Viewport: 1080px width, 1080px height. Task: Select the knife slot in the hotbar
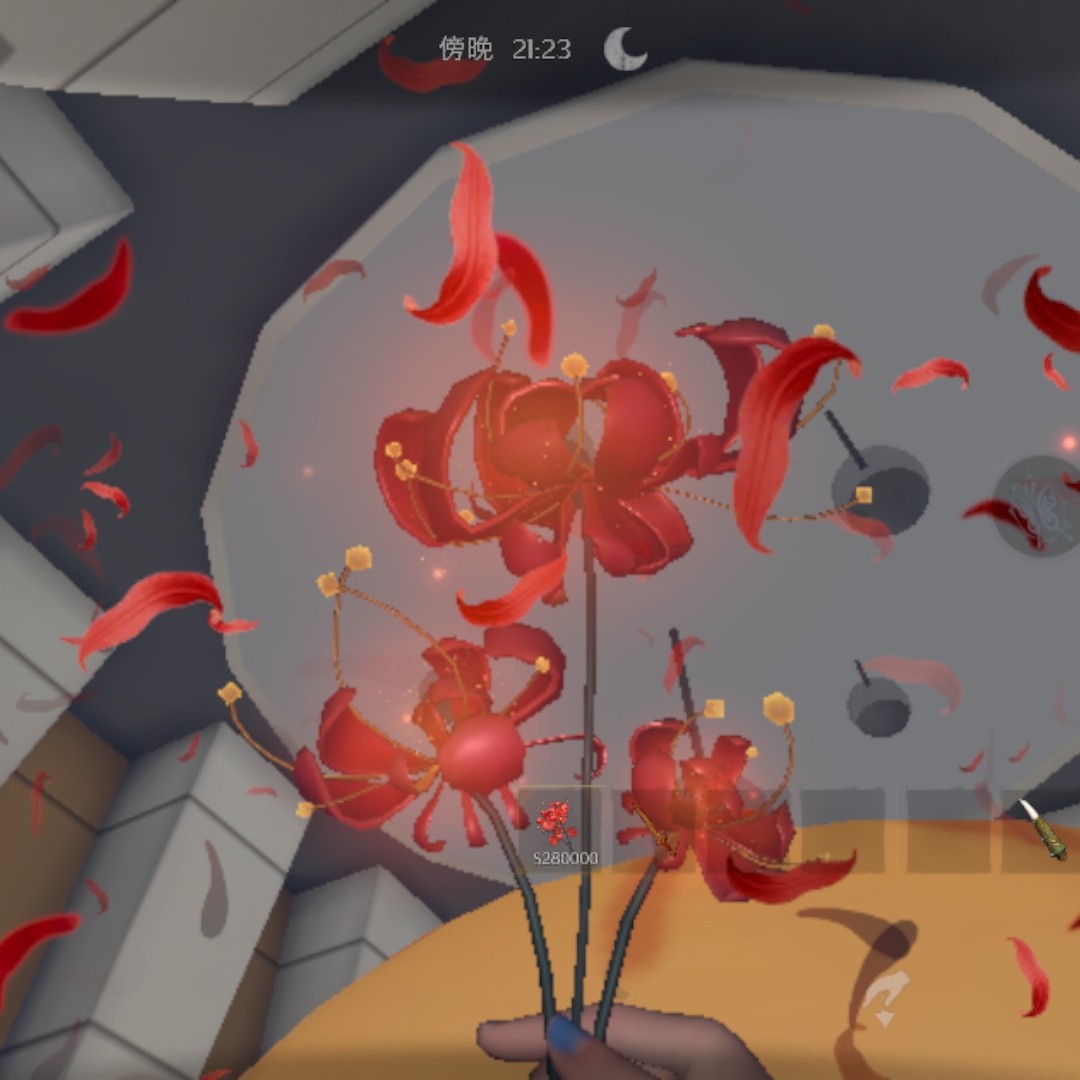[x=1042, y=829]
